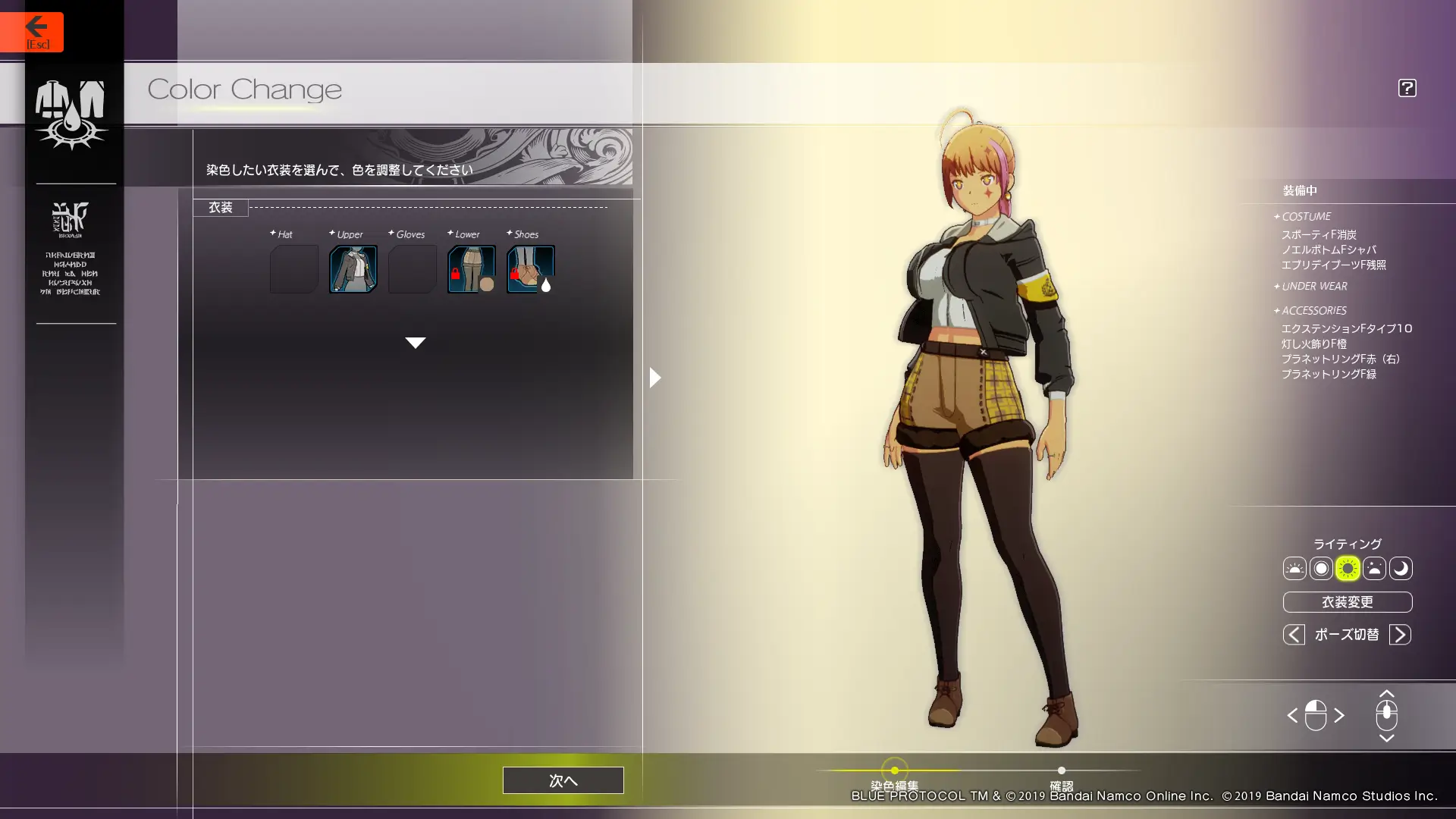Open the help question mark icon
Viewport: 1456px width, 819px height.
[1407, 88]
